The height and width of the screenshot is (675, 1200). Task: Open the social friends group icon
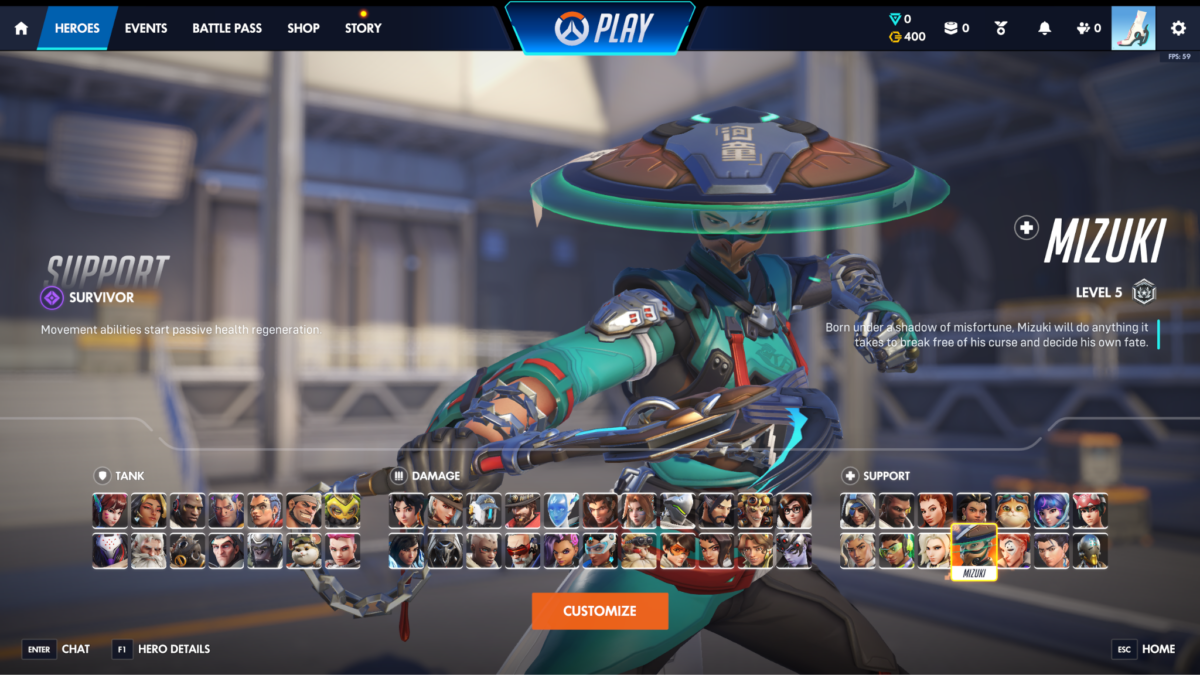point(1089,28)
